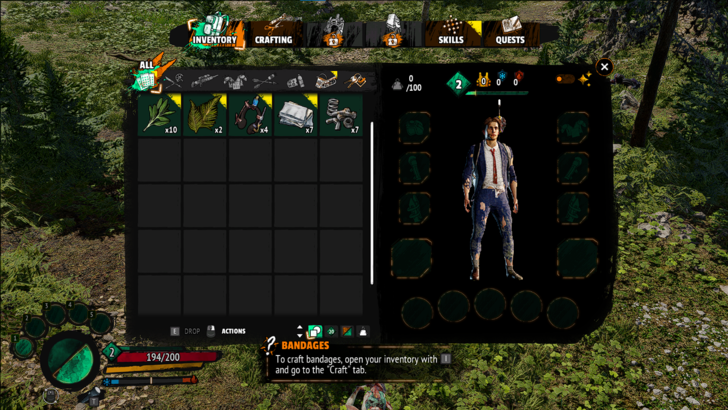The height and width of the screenshot is (410, 728).
Task: Choose the slingshot item slot
Action: click(x=251, y=115)
